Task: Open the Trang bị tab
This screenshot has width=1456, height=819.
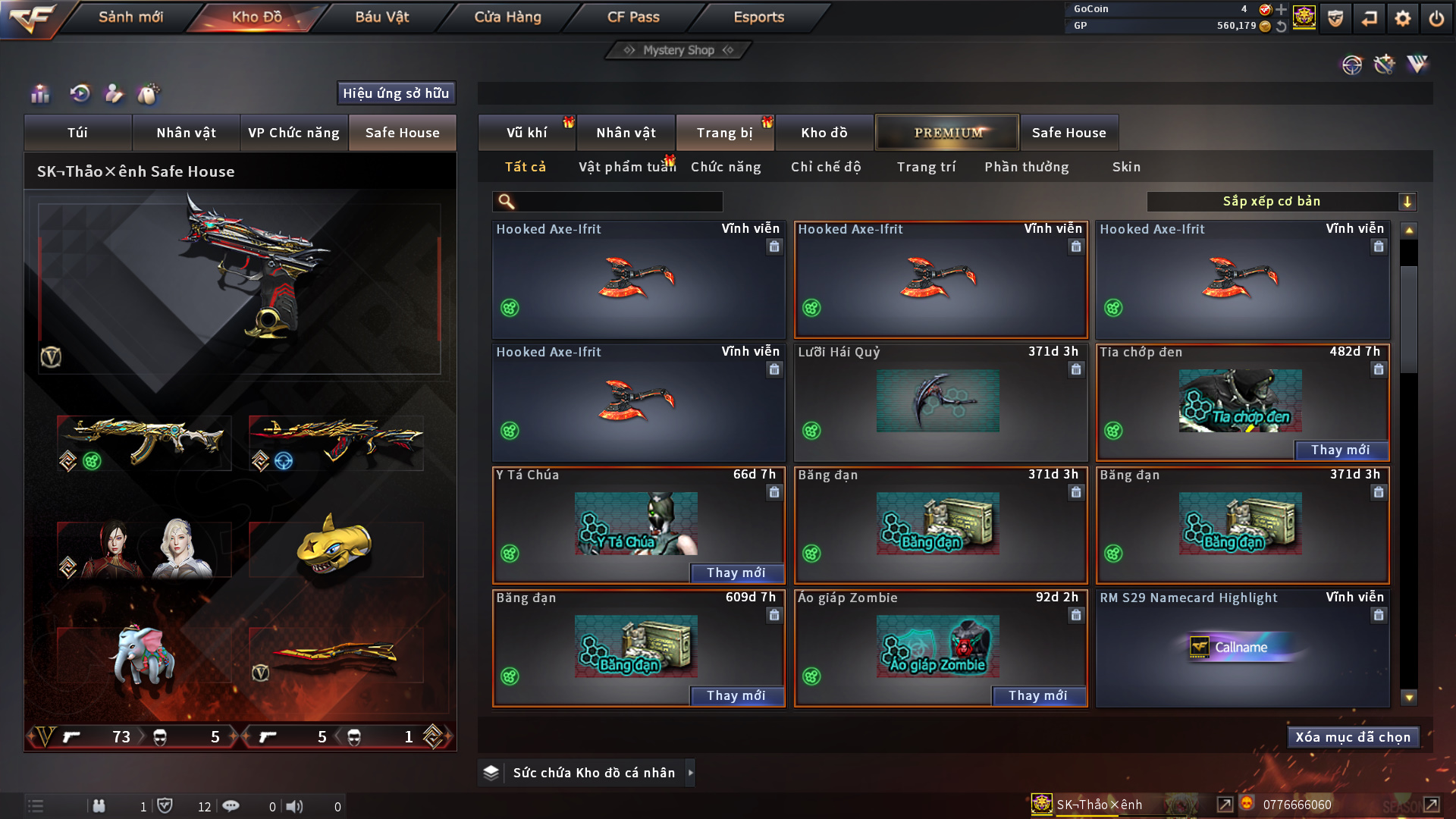Action: click(x=724, y=133)
